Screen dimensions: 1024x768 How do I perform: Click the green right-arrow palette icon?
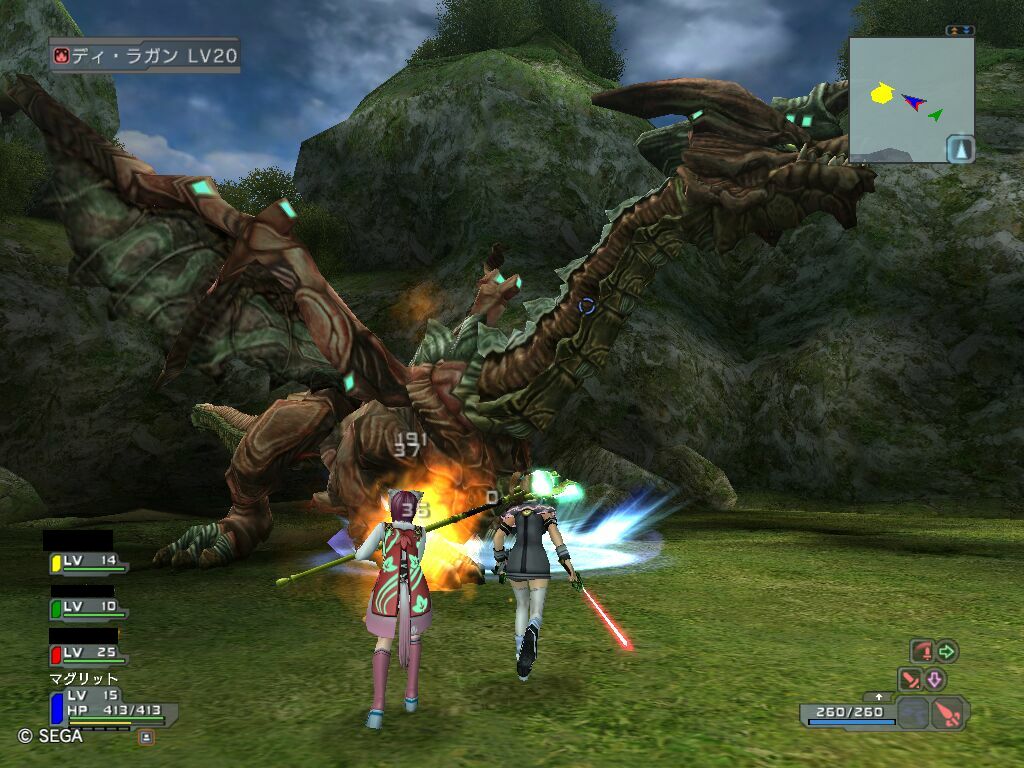pyautogui.click(x=946, y=652)
